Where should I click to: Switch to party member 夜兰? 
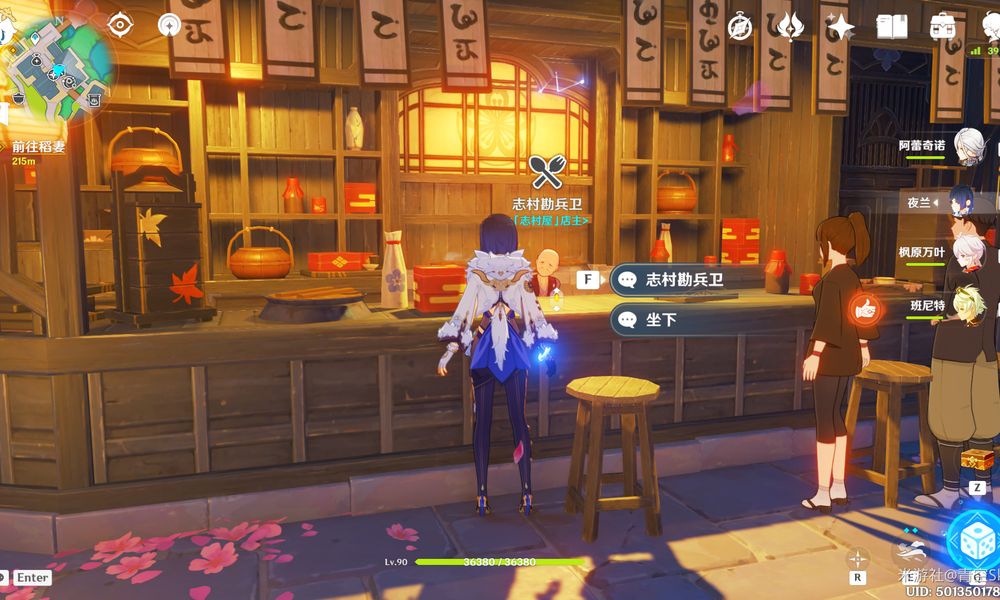coord(962,201)
